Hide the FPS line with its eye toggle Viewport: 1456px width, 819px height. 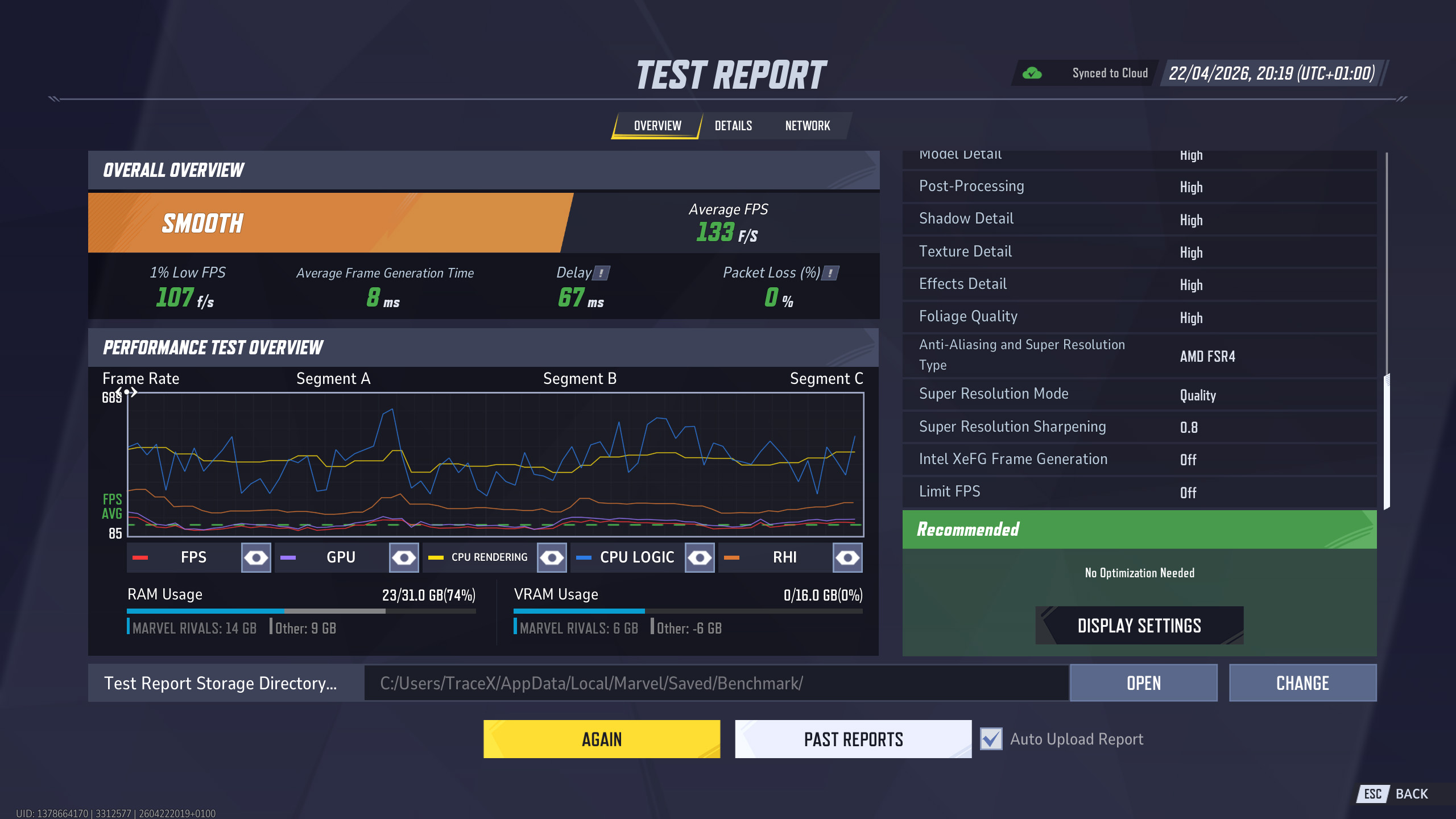pyautogui.click(x=255, y=557)
